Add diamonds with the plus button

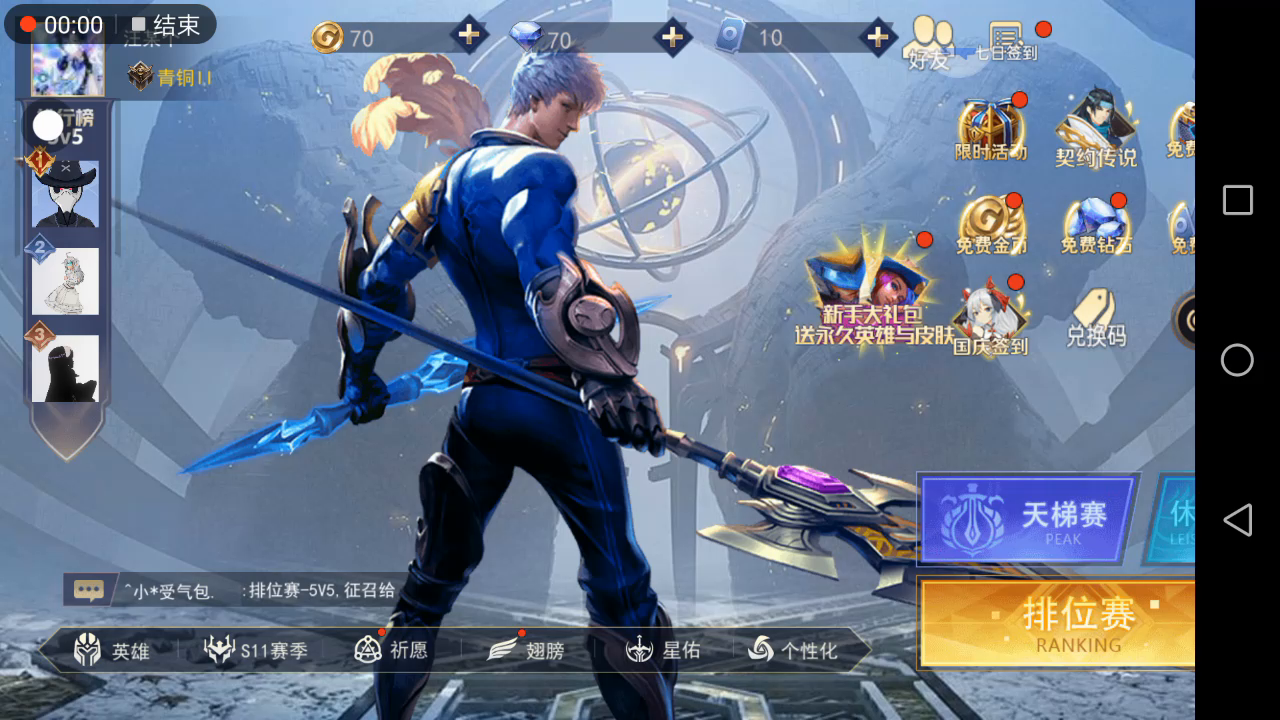coord(672,37)
